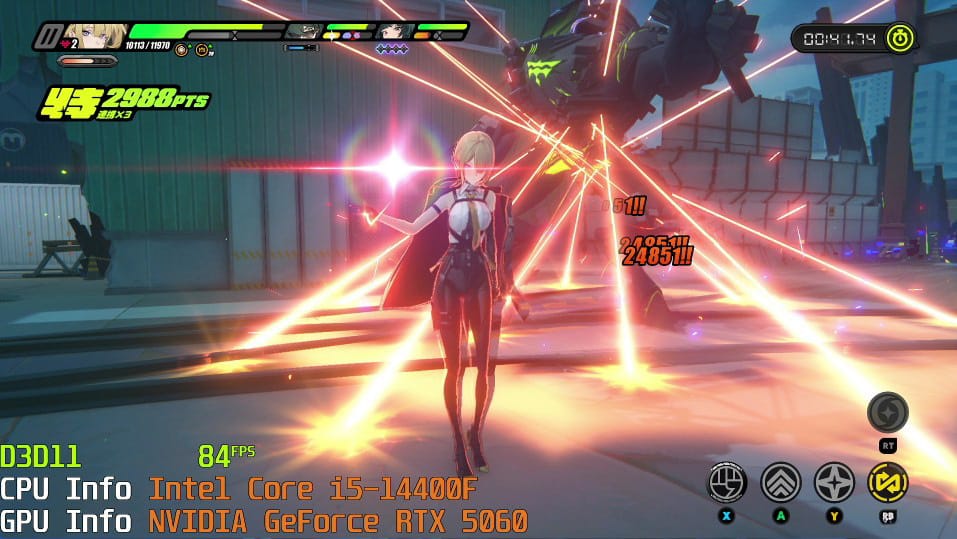Activate the fist basic attack icon
Image resolution: width=957 pixels, height=539 pixels.
pos(727,482)
